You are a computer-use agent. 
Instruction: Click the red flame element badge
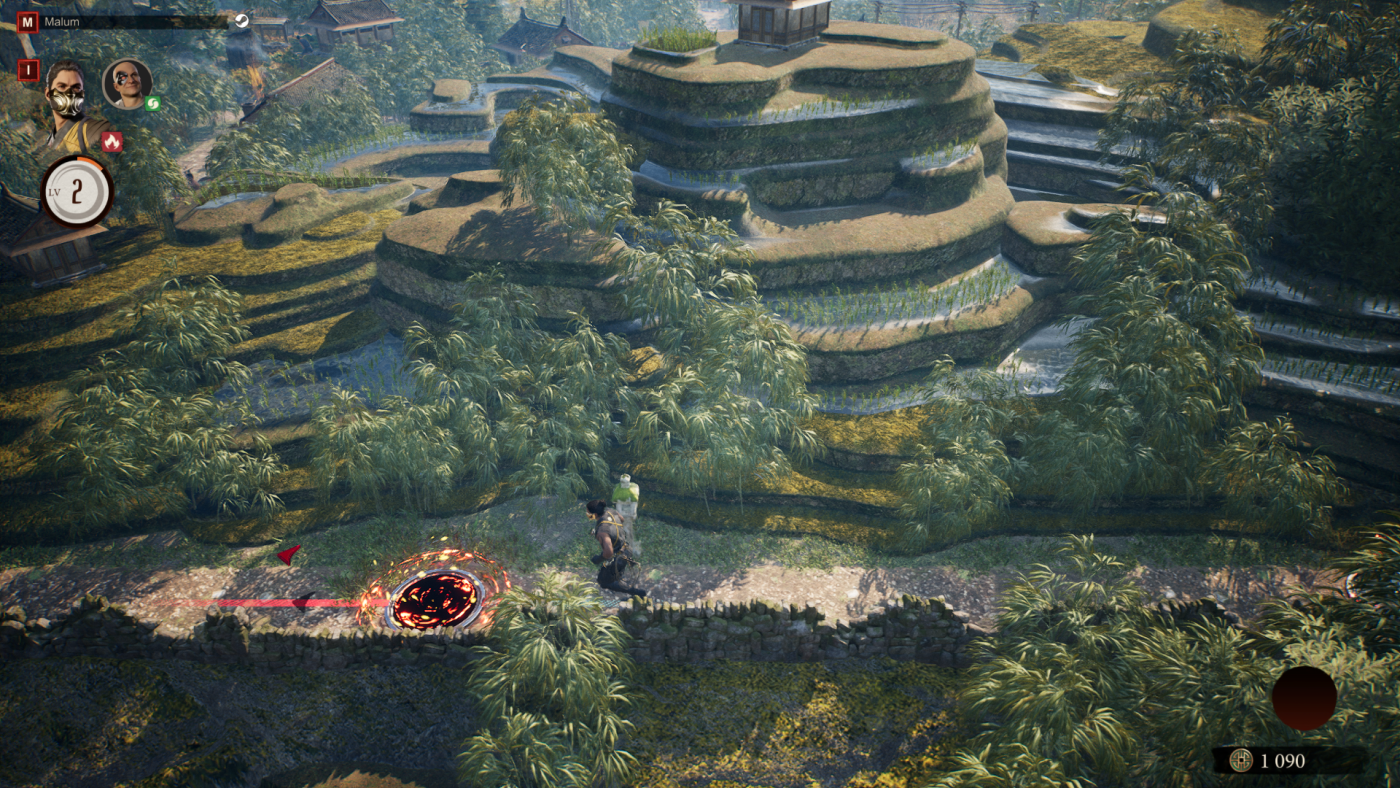(x=111, y=141)
